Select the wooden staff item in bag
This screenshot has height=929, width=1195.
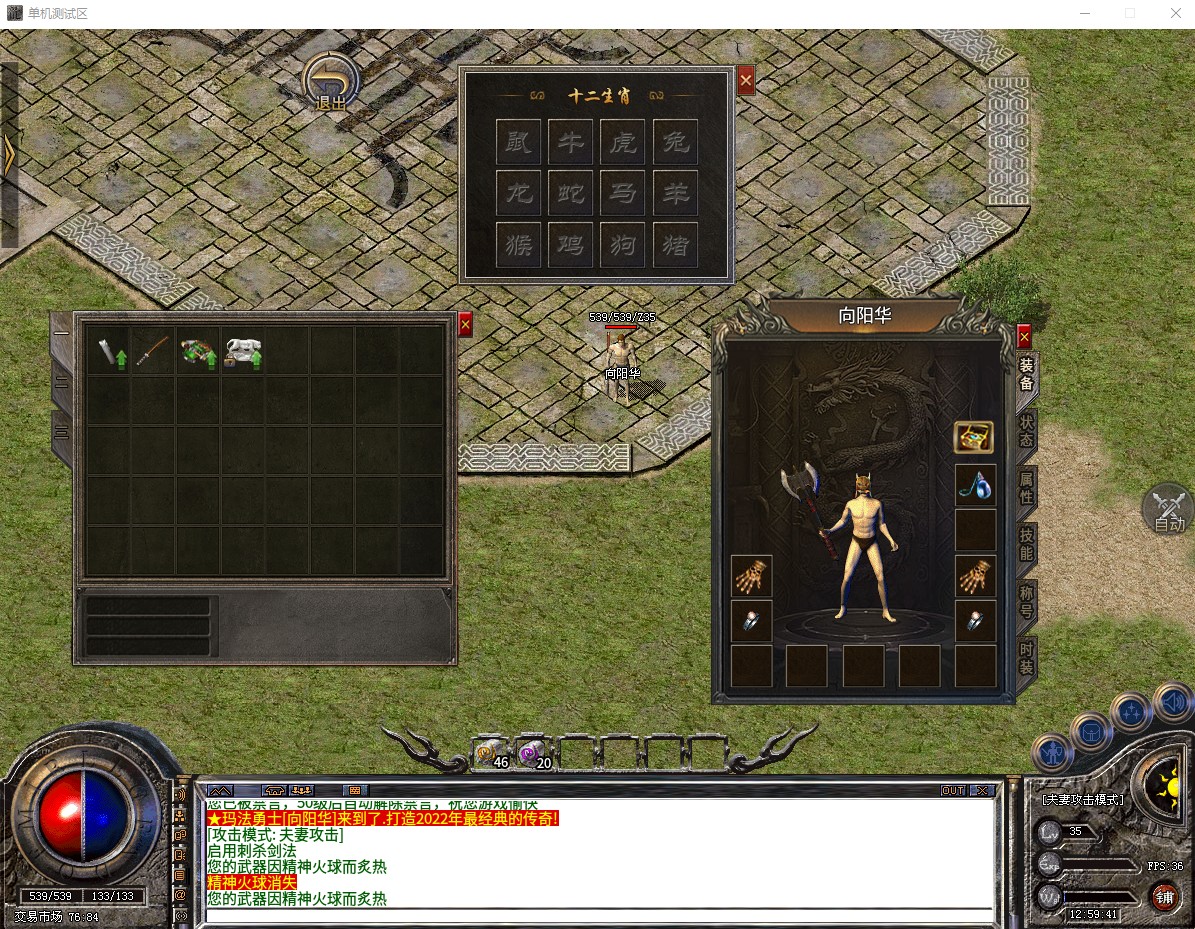point(153,350)
